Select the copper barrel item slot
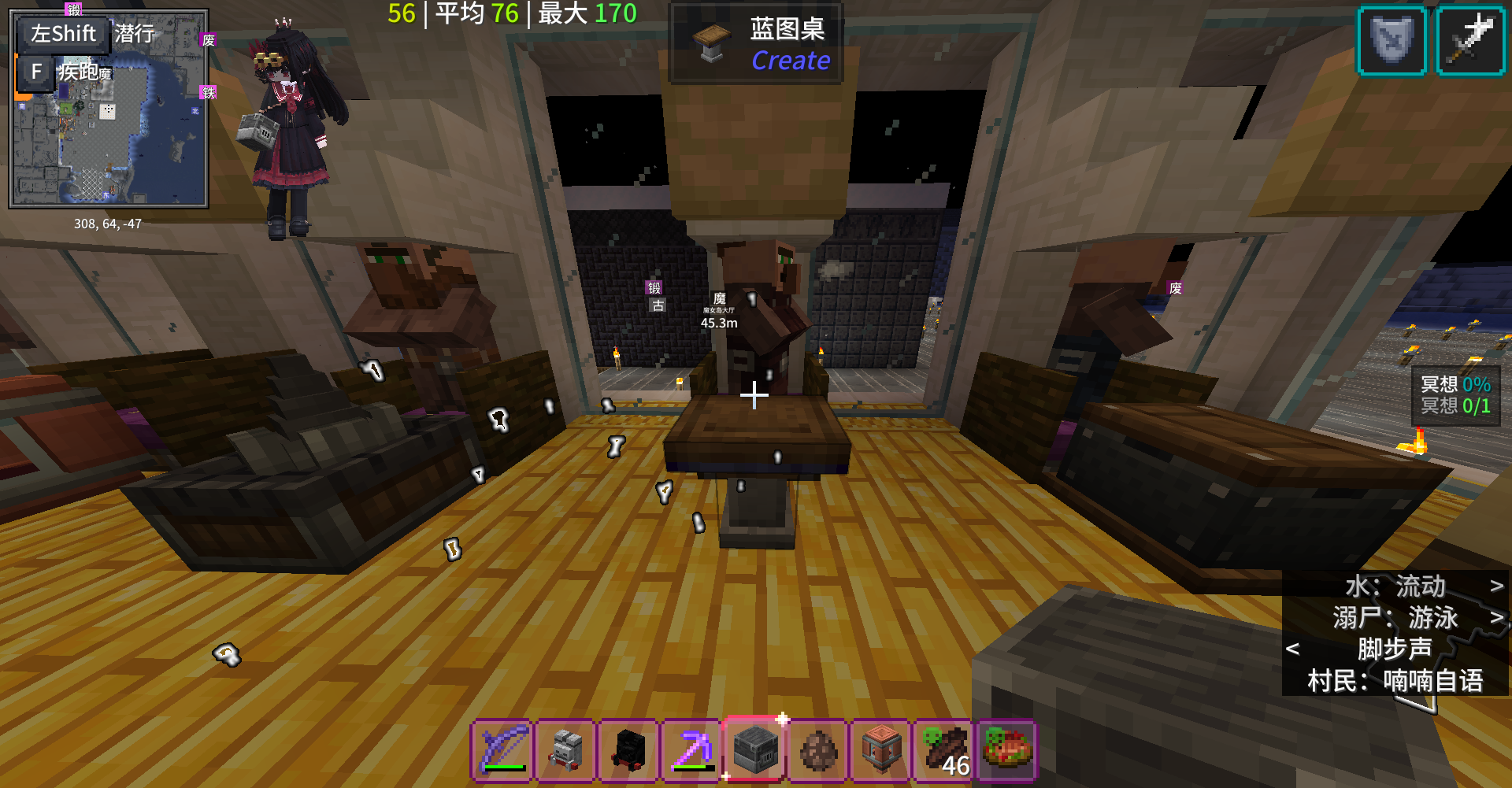This screenshot has width=1512, height=788. 881,750
